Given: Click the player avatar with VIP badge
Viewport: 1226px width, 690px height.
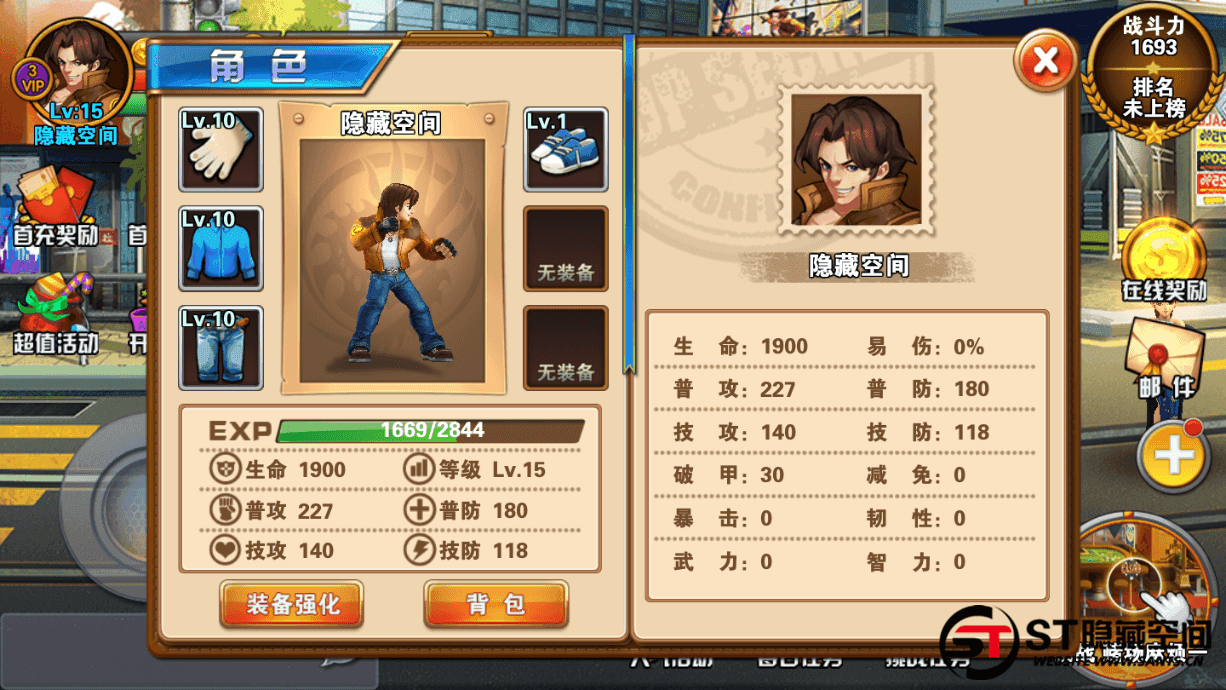Looking at the screenshot, I should (x=78, y=75).
